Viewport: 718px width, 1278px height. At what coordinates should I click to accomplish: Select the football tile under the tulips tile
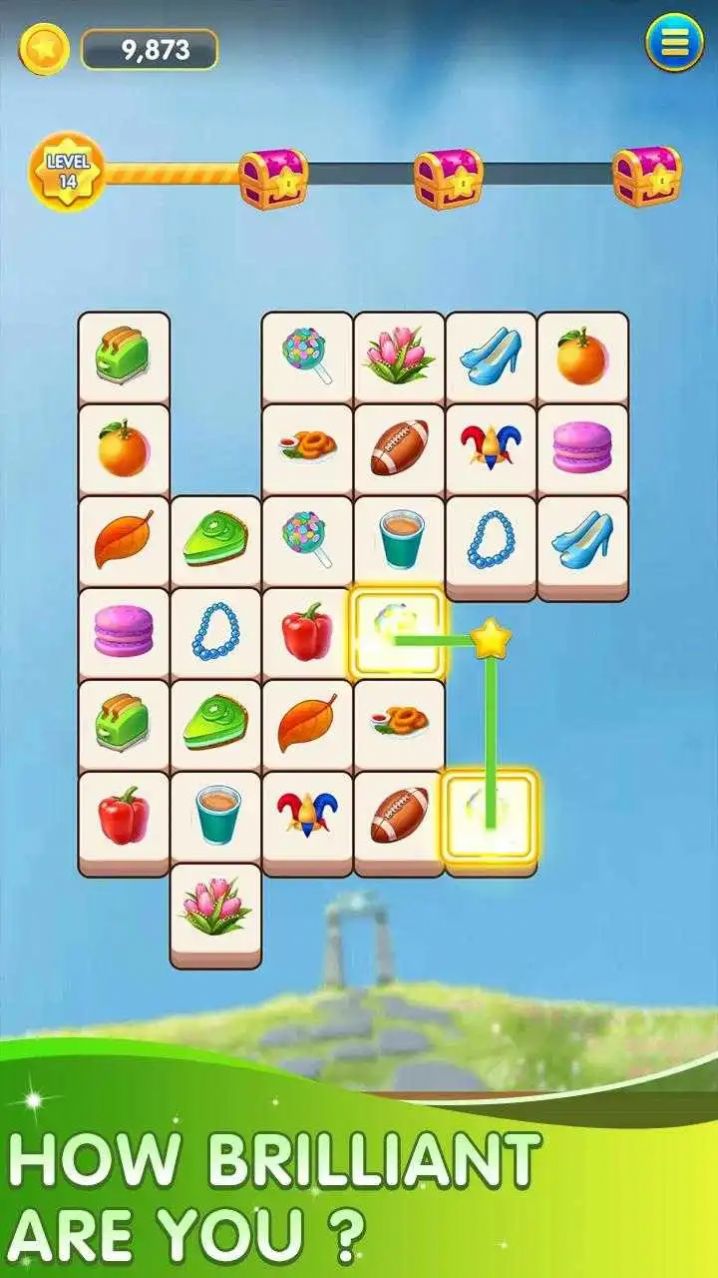pyautogui.click(x=399, y=447)
